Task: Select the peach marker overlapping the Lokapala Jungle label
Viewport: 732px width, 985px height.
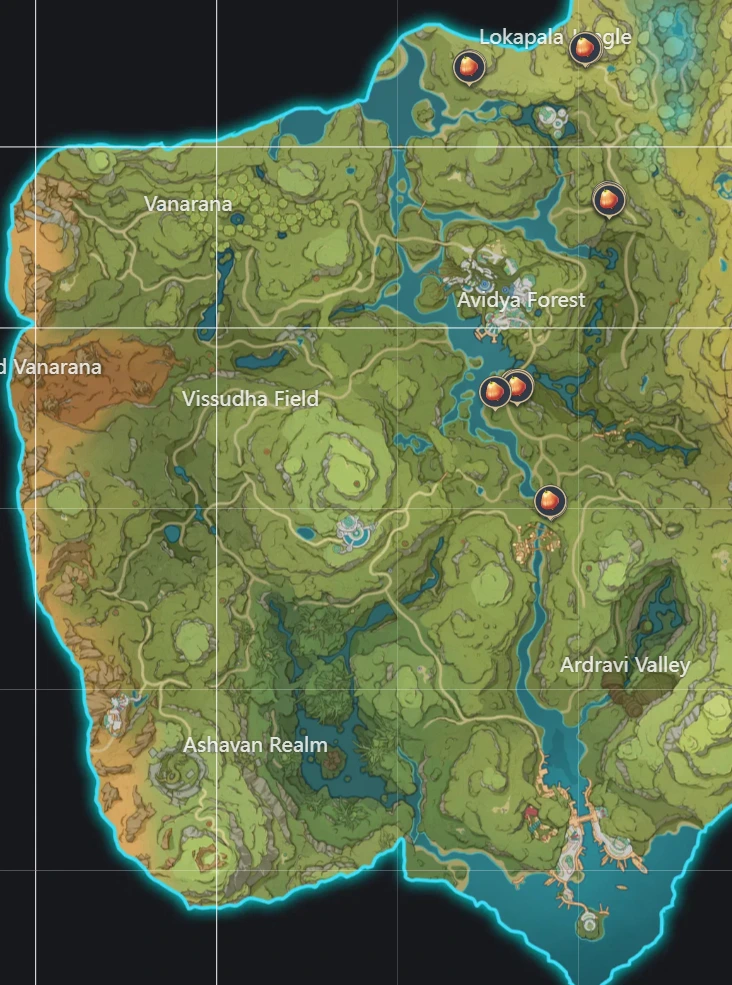Action: pos(583,48)
